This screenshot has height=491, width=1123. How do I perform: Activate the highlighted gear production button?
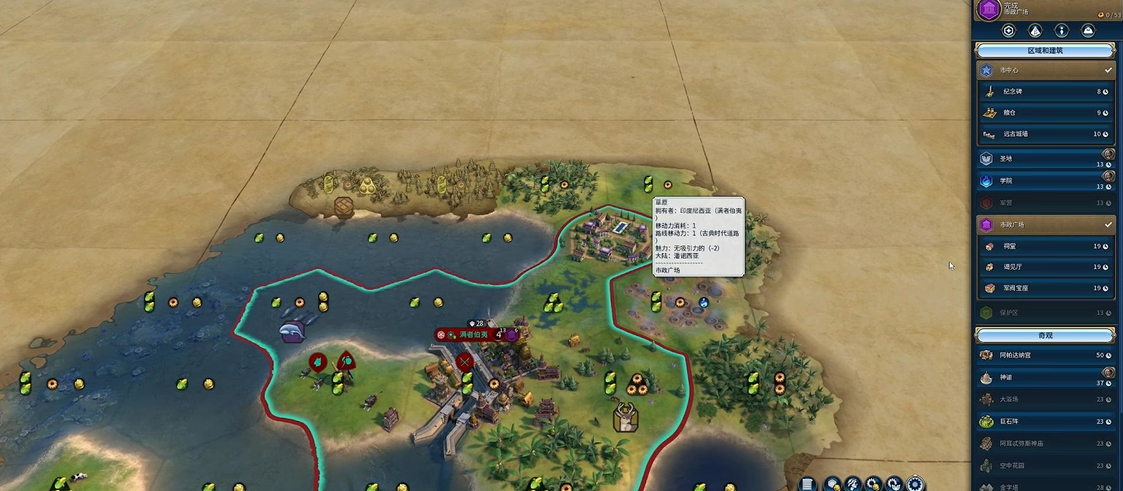[915, 484]
